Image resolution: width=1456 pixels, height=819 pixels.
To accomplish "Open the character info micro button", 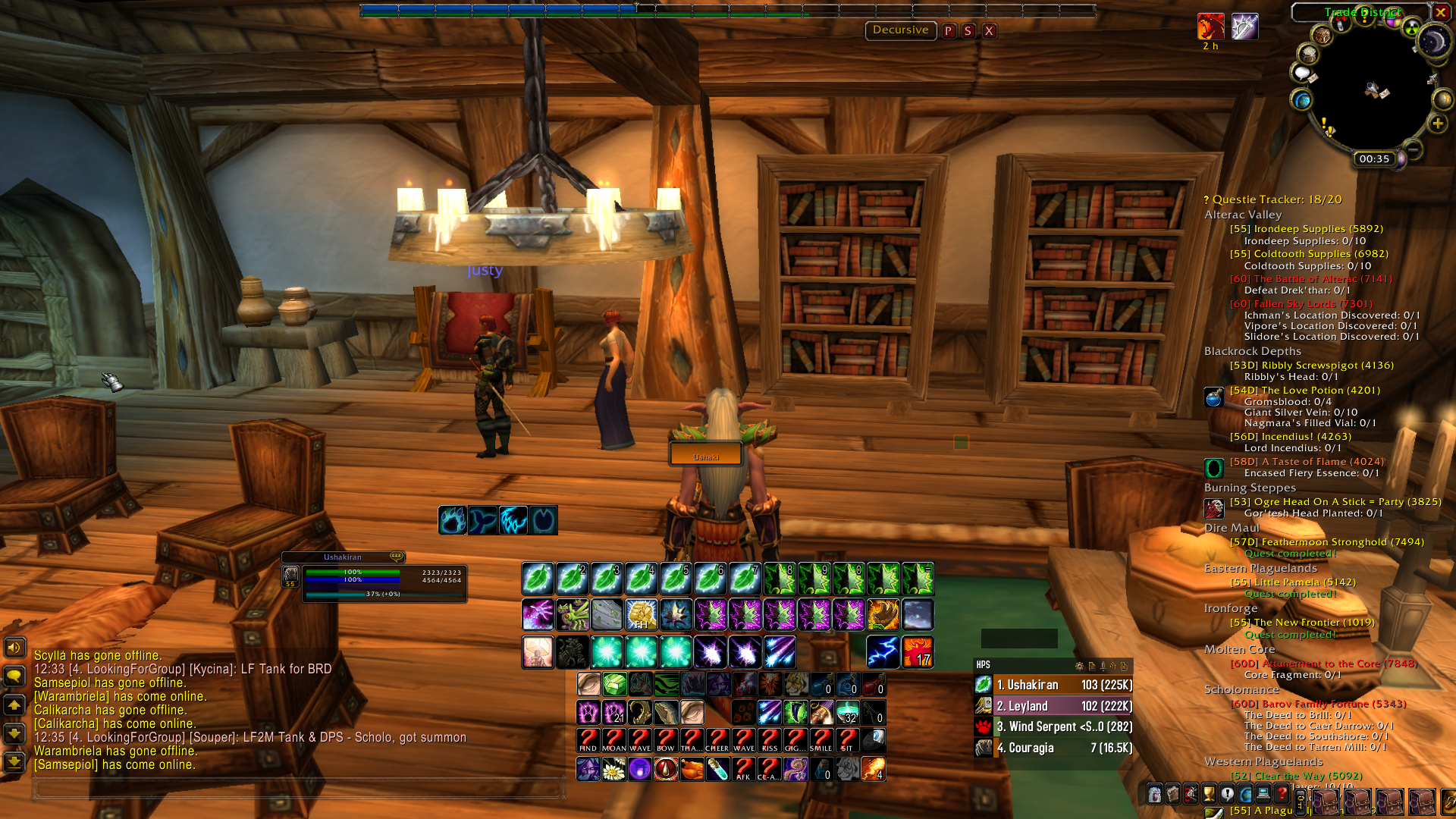I will (1154, 794).
